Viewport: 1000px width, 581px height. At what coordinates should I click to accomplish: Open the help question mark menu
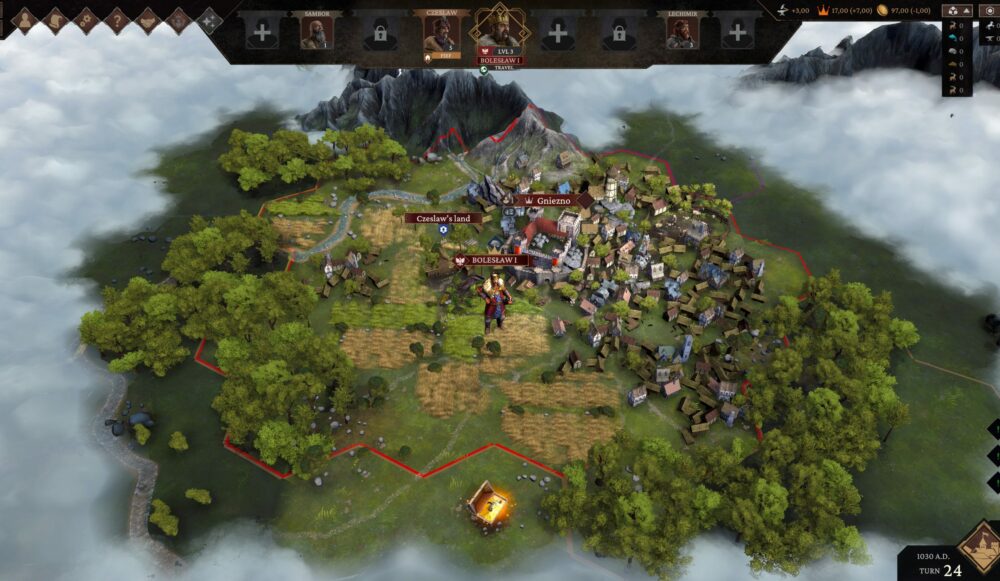(x=117, y=18)
